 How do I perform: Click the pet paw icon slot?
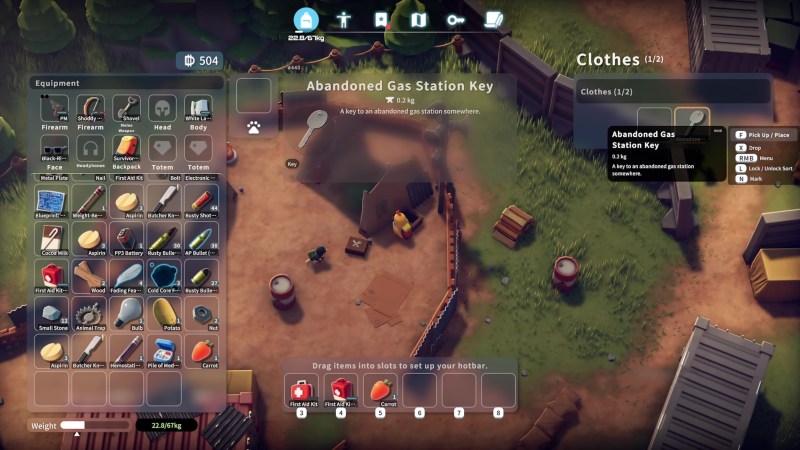[x=254, y=128]
